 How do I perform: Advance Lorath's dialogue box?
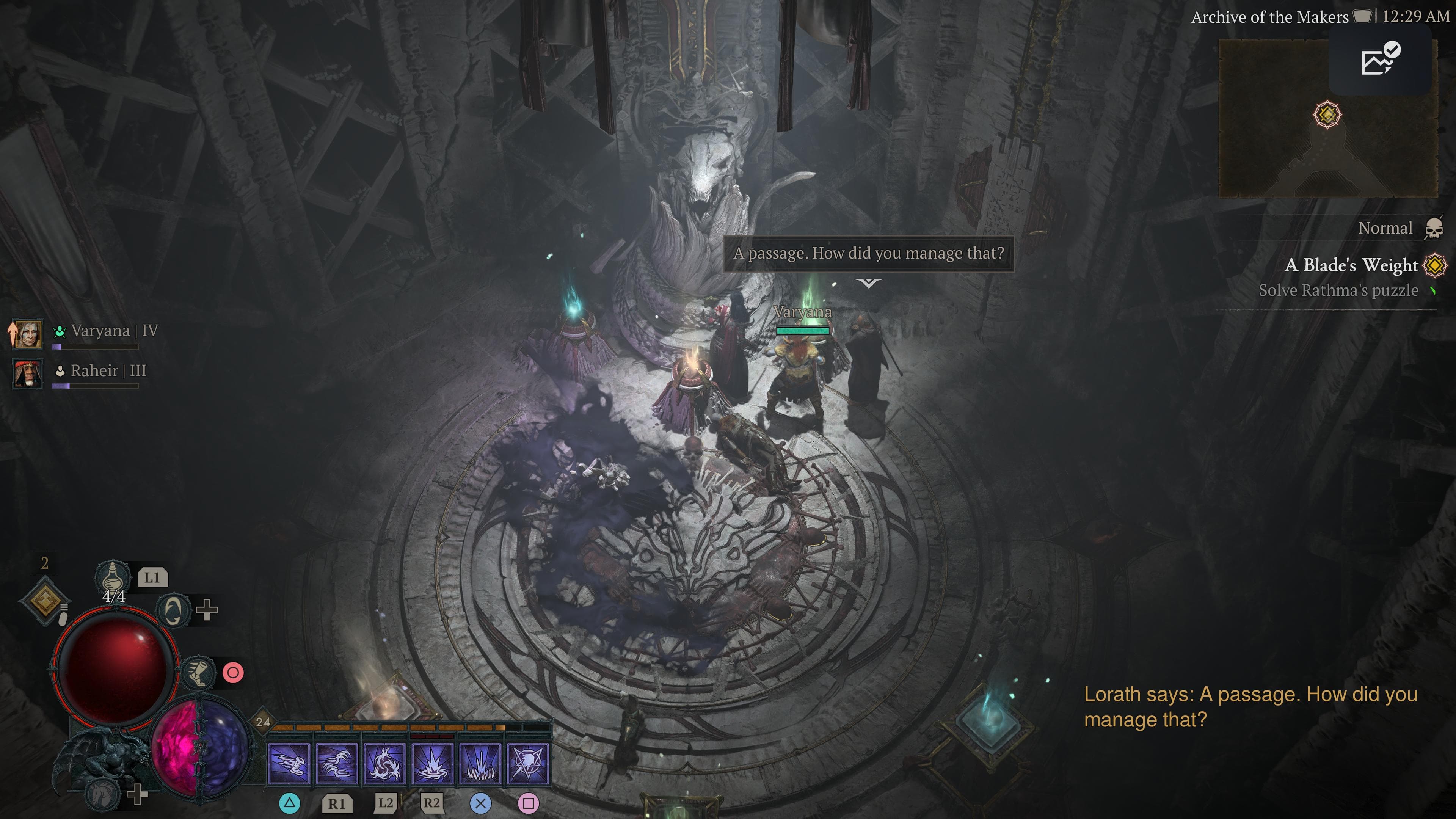point(868,253)
